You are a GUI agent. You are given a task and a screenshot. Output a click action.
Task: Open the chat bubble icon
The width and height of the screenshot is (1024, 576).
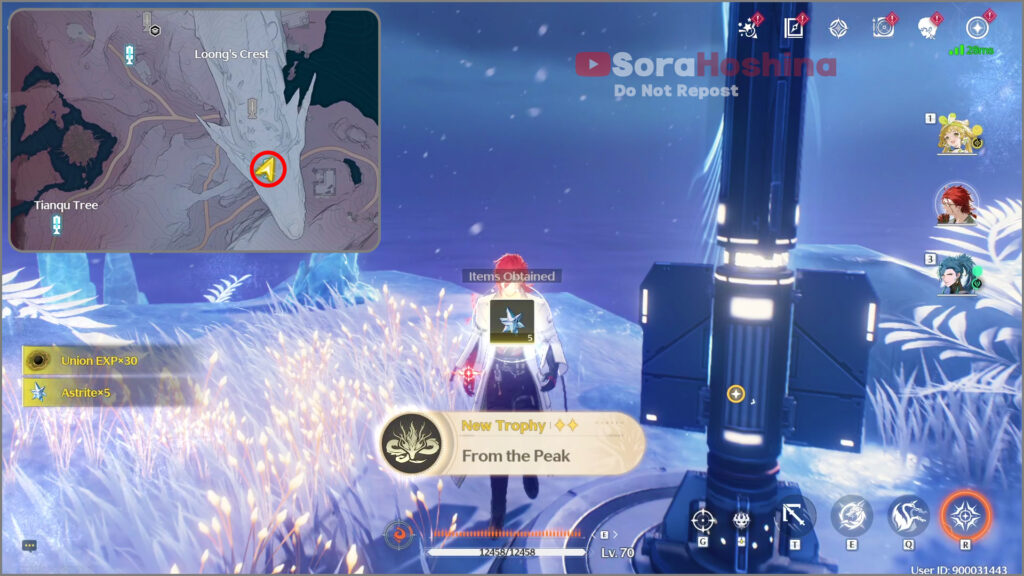click(29, 545)
